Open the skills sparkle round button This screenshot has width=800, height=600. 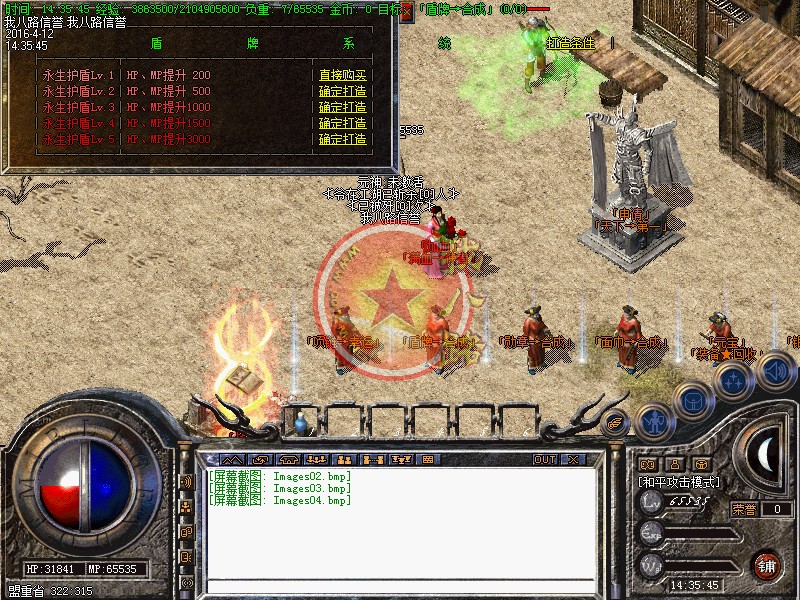733,380
